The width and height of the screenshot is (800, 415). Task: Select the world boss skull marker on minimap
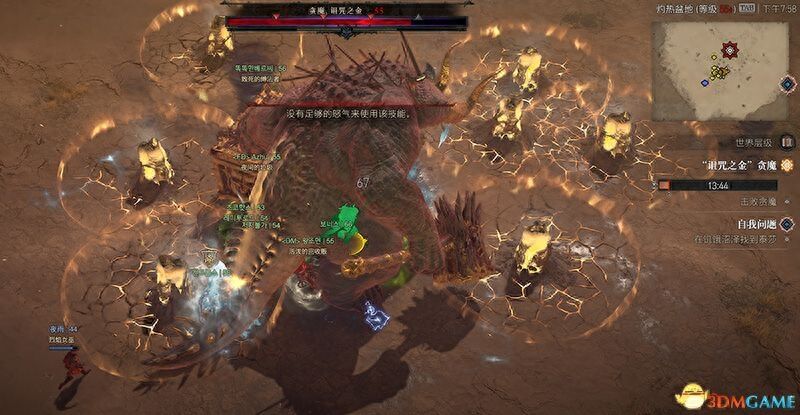click(731, 49)
